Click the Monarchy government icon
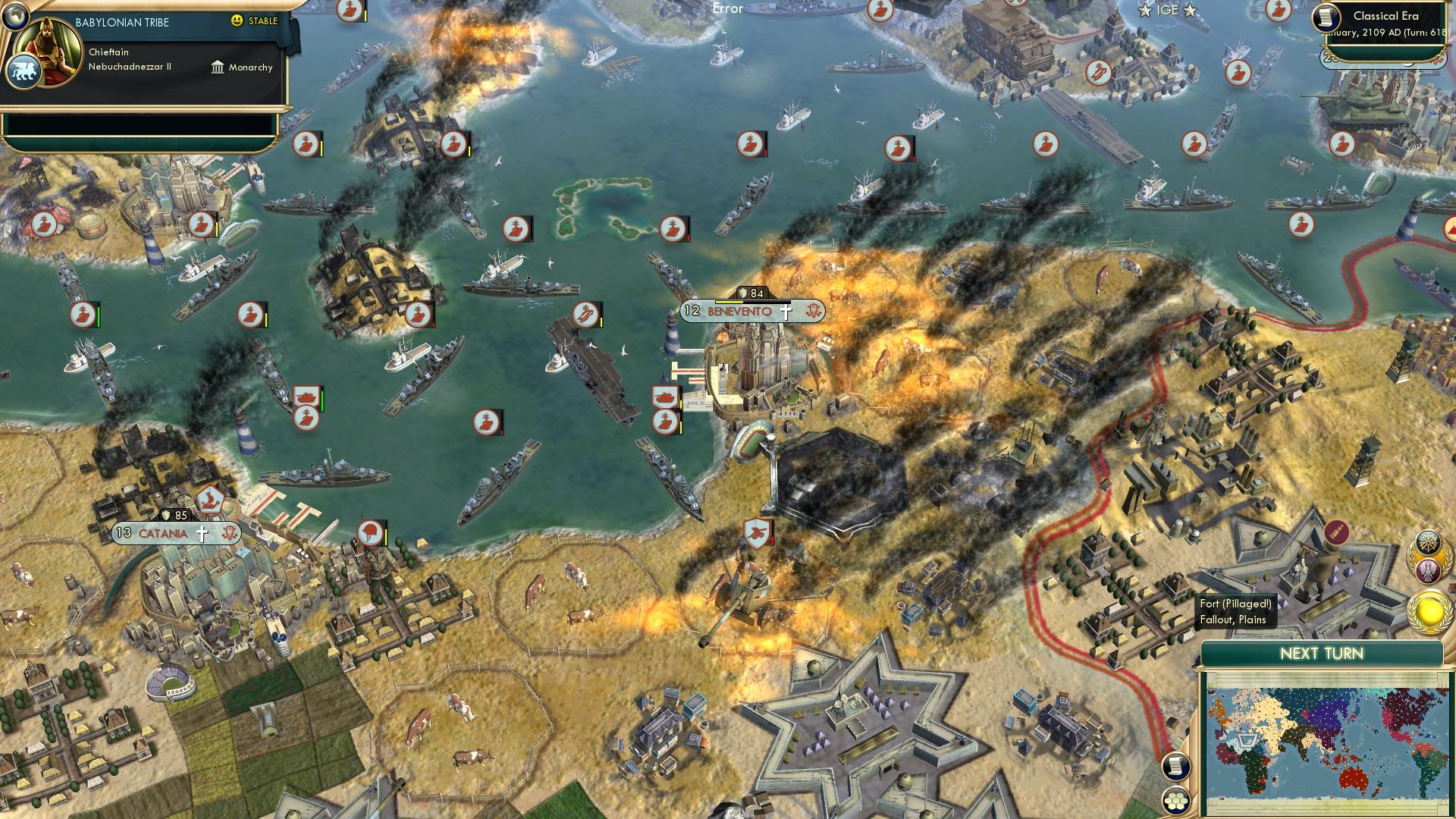Screen dimensions: 1456x819 click(218, 68)
